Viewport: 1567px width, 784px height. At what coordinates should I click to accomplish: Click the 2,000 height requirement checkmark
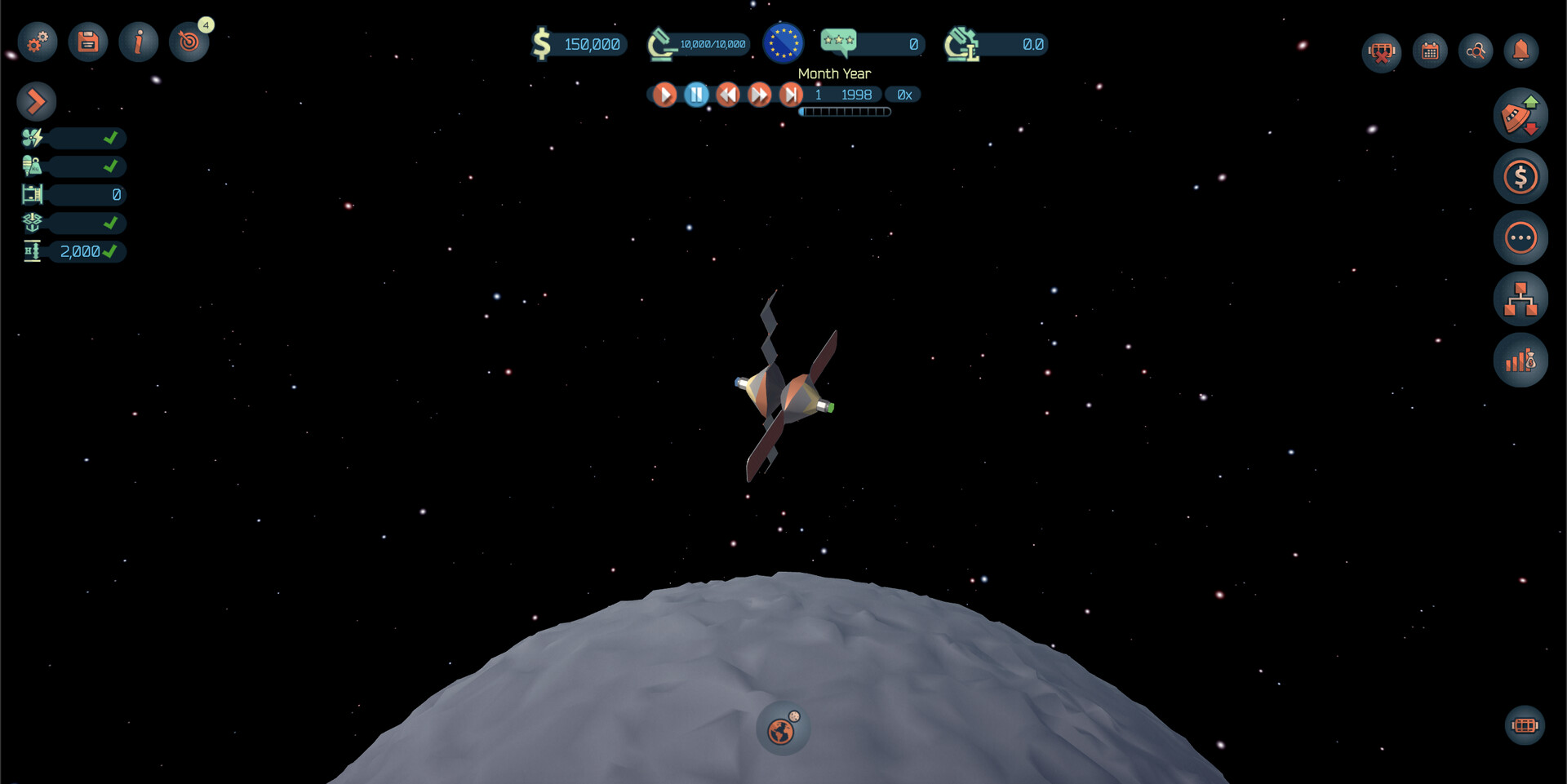112,251
